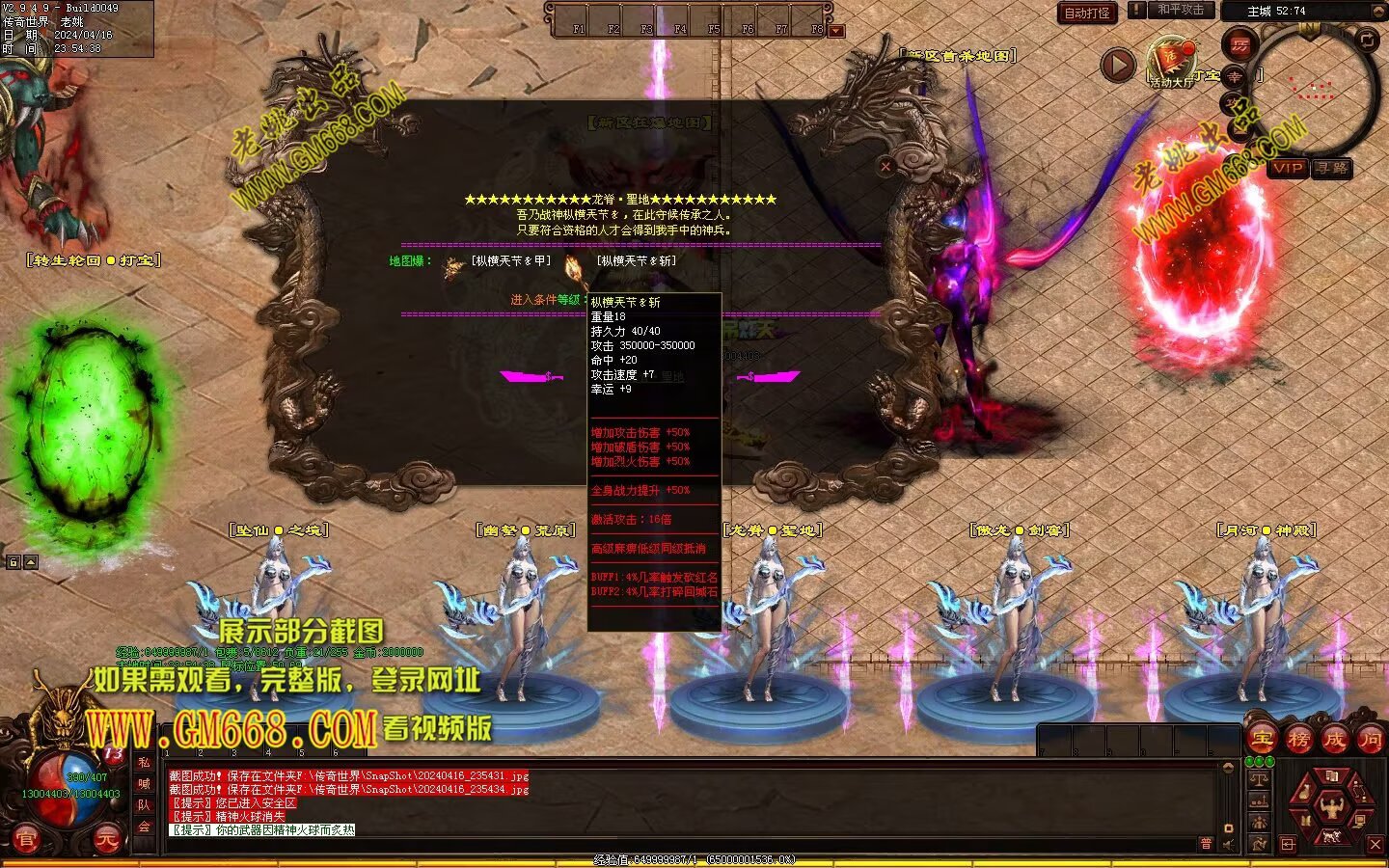Switch chat to 私 private channel
This screenshot has height=868, width=1389.
144,762
